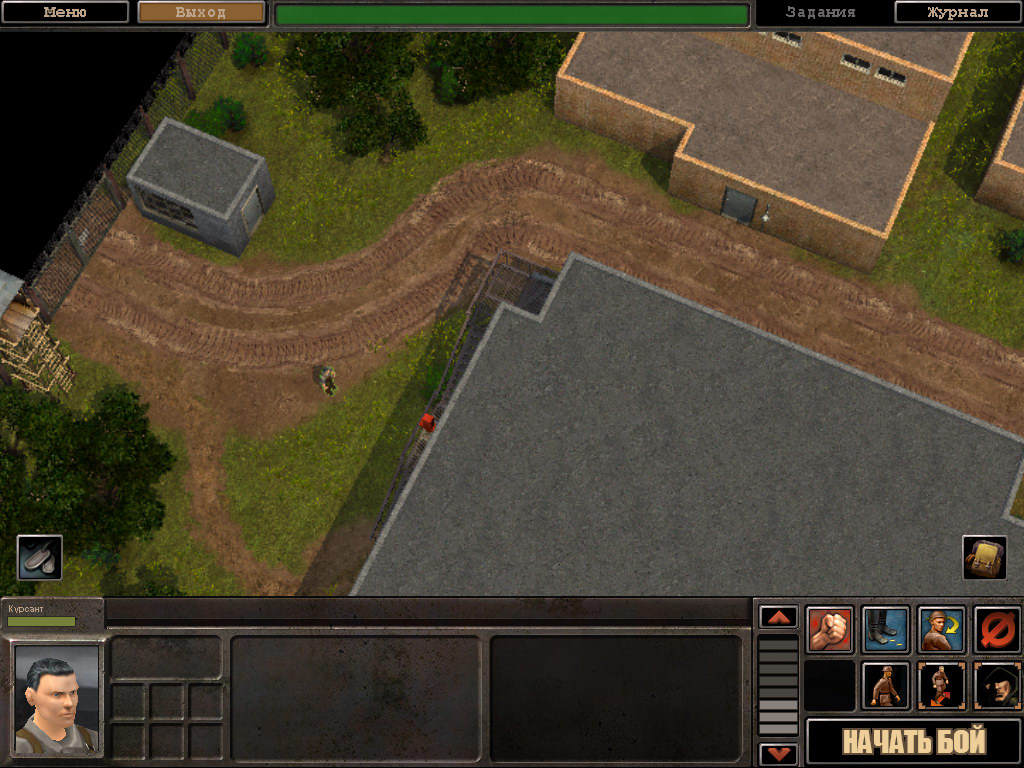Choose the standing soldier stance icon
This screenshot has width=1024, height=768.
coord(885,686)
